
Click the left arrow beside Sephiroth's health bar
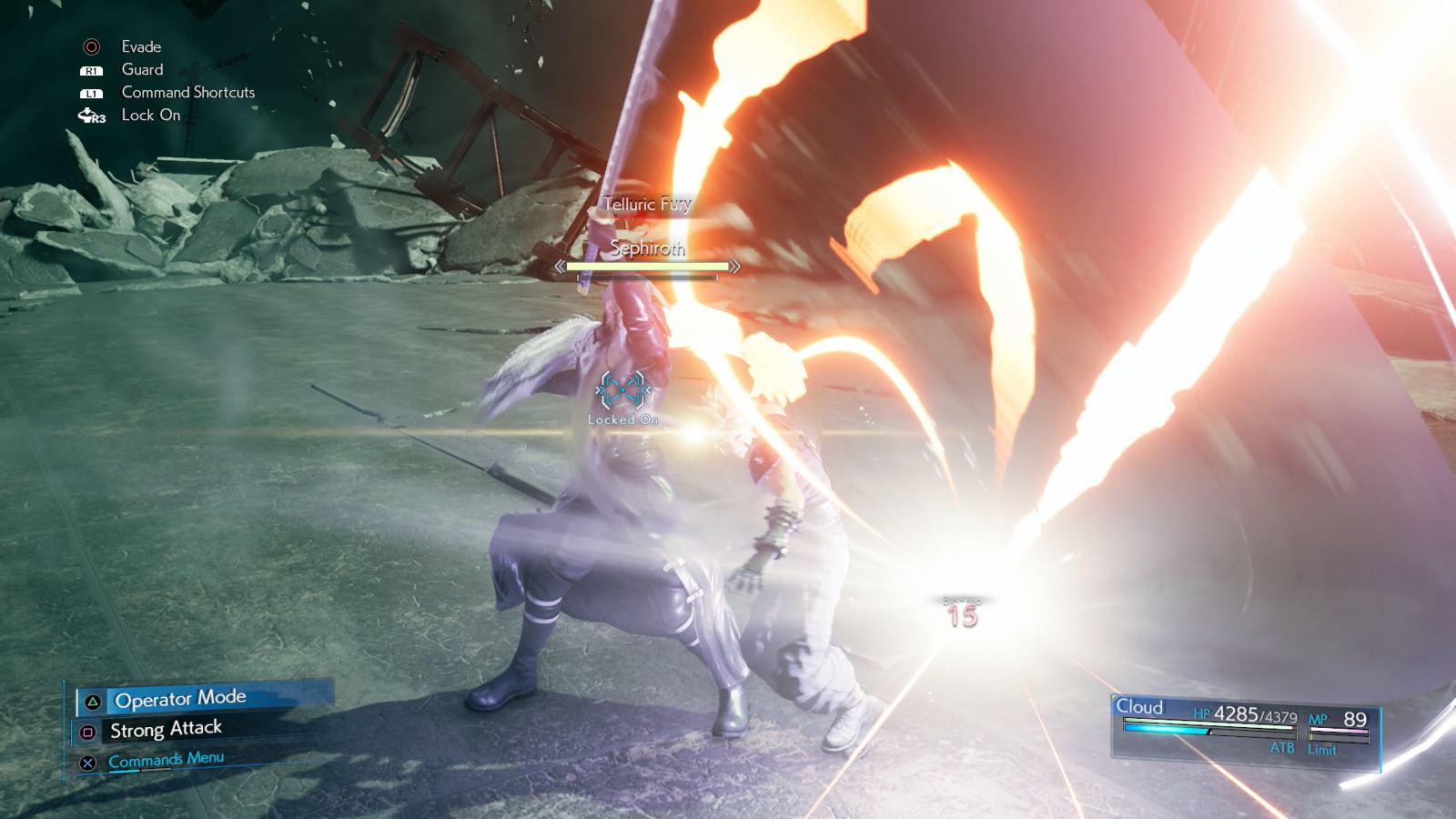(x=559, y=268)
